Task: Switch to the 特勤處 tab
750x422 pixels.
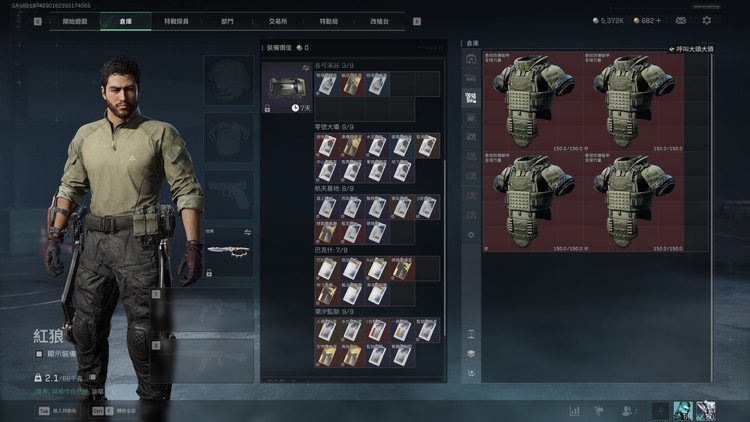Action: (327, 21)
